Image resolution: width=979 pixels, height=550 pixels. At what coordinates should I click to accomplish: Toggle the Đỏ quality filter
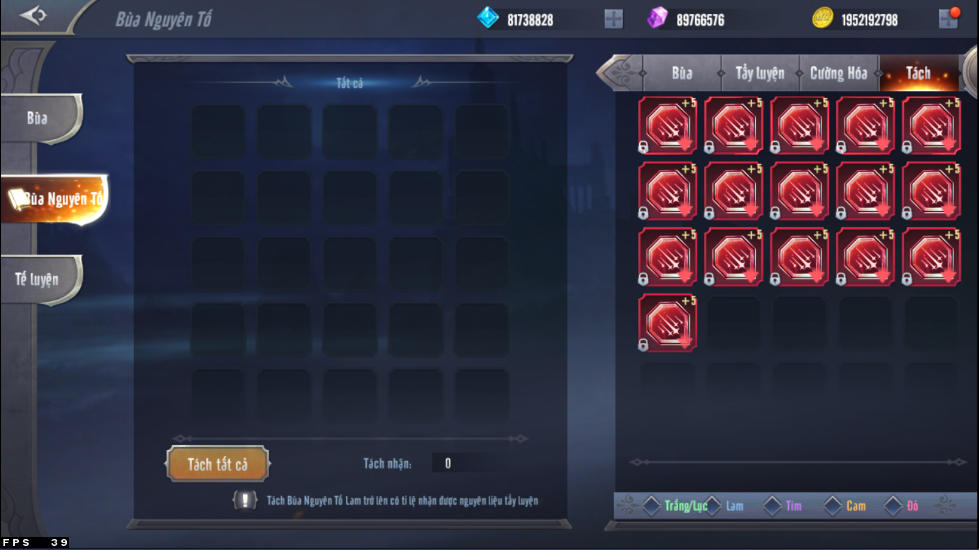893,506
